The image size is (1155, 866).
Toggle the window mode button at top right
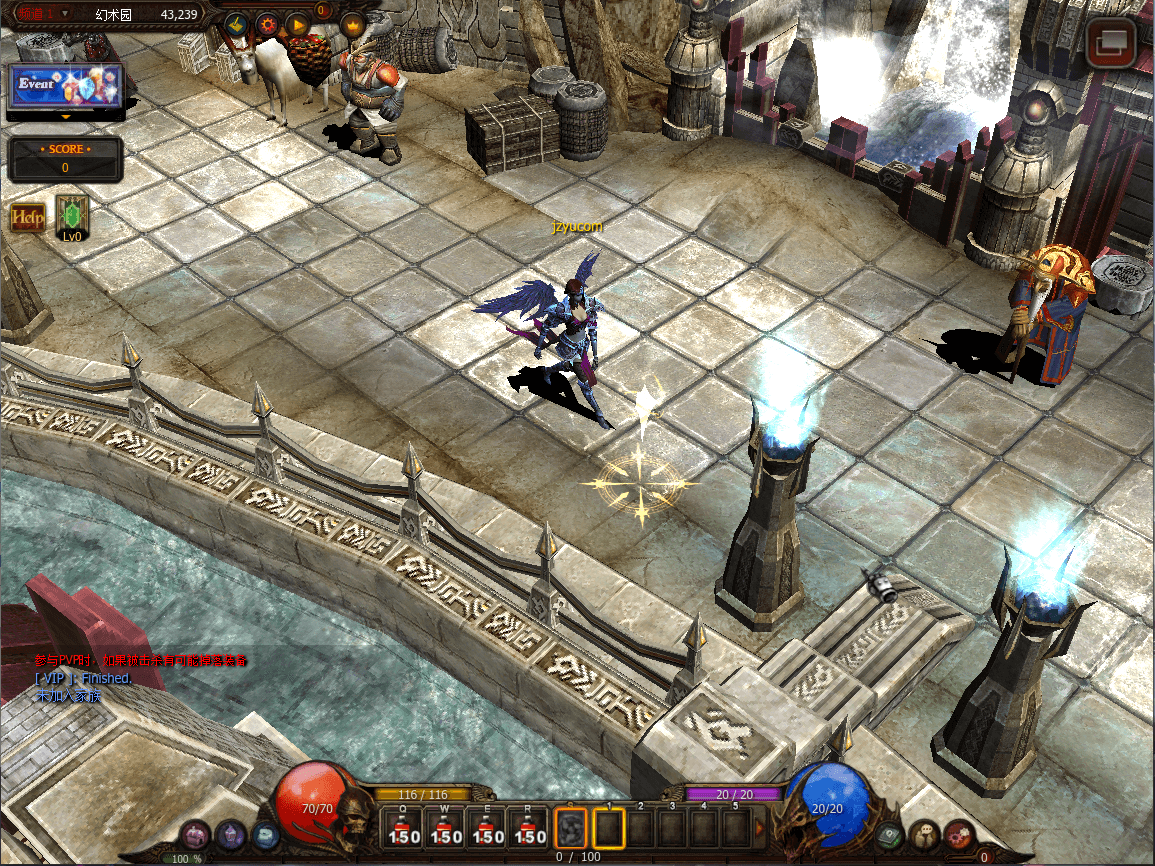[x=1111, y=43]
